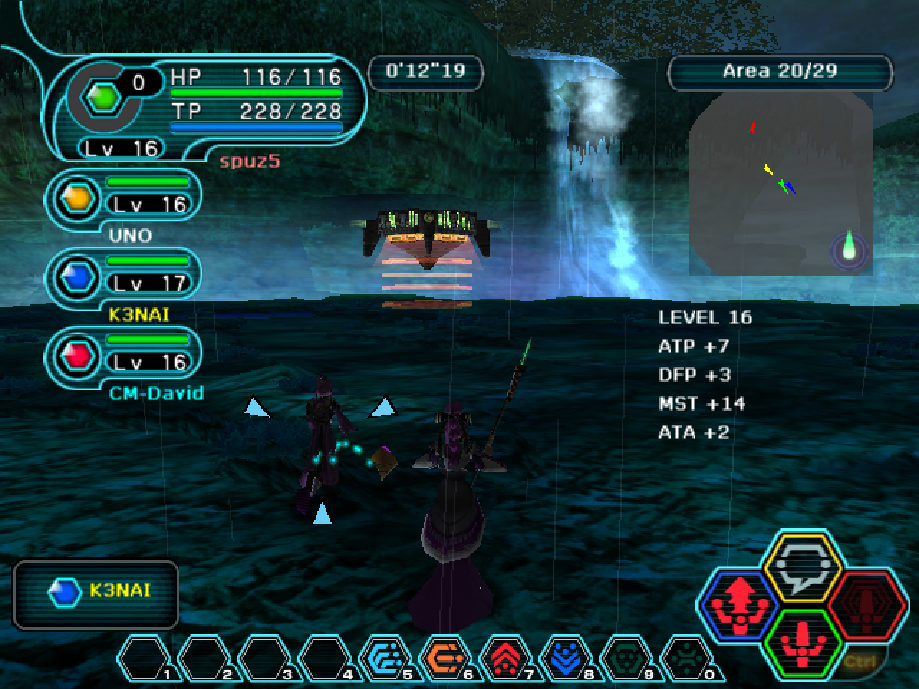This screenshot has width=919, height=689.
Task: Select party member K3NAI in the party list
Action: (x=126, y=275)
